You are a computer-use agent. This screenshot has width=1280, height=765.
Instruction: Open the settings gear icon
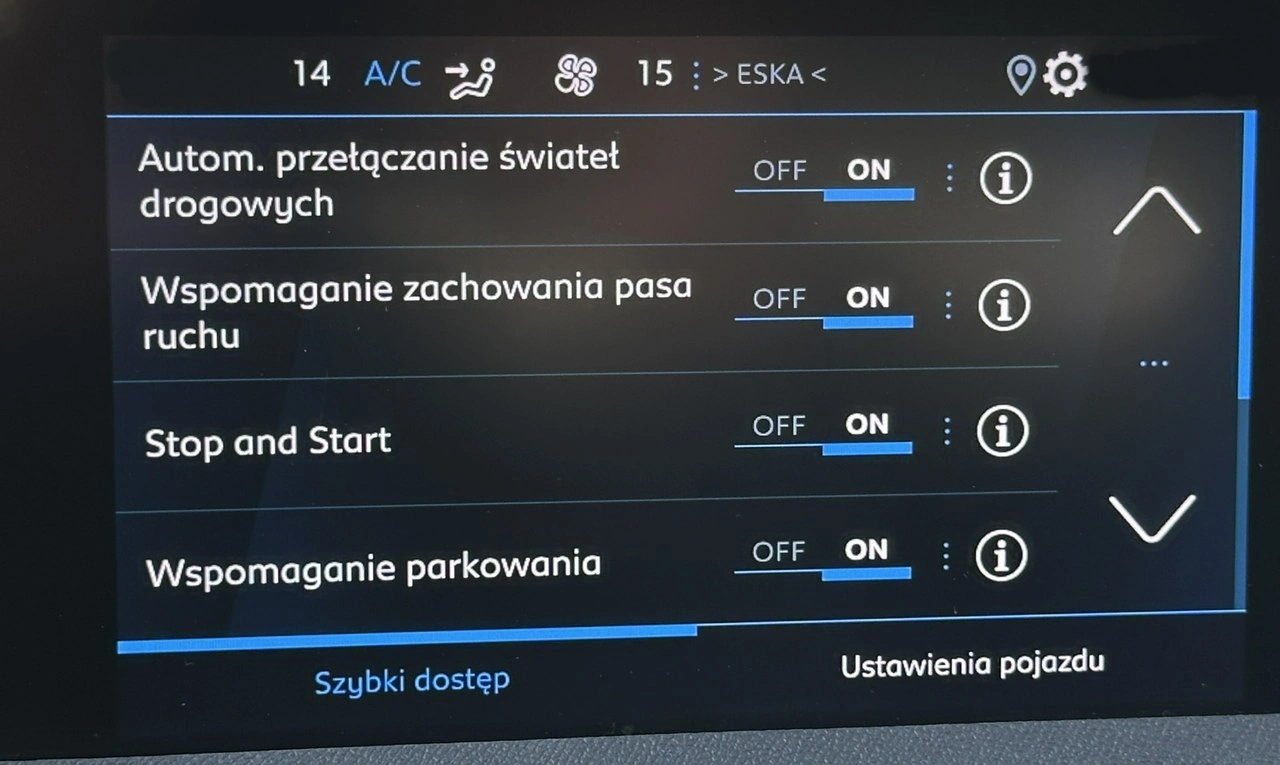coord(1064,73)
